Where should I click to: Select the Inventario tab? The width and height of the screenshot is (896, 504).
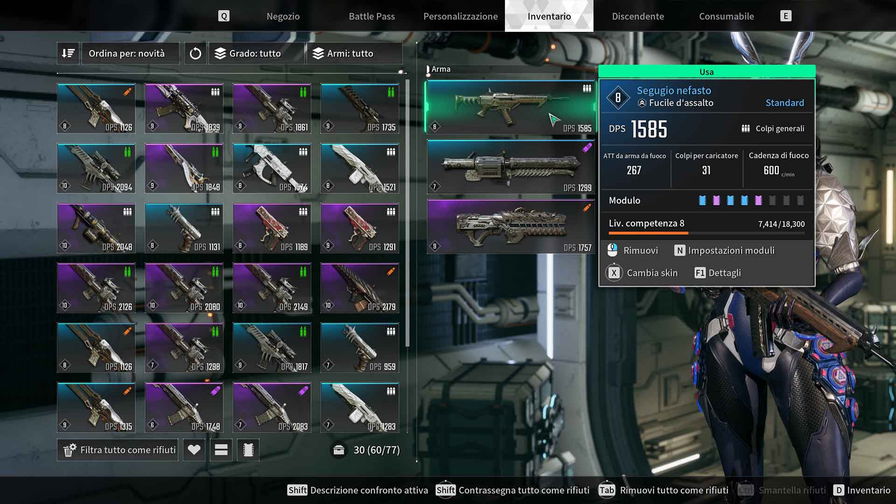point(549,16)
